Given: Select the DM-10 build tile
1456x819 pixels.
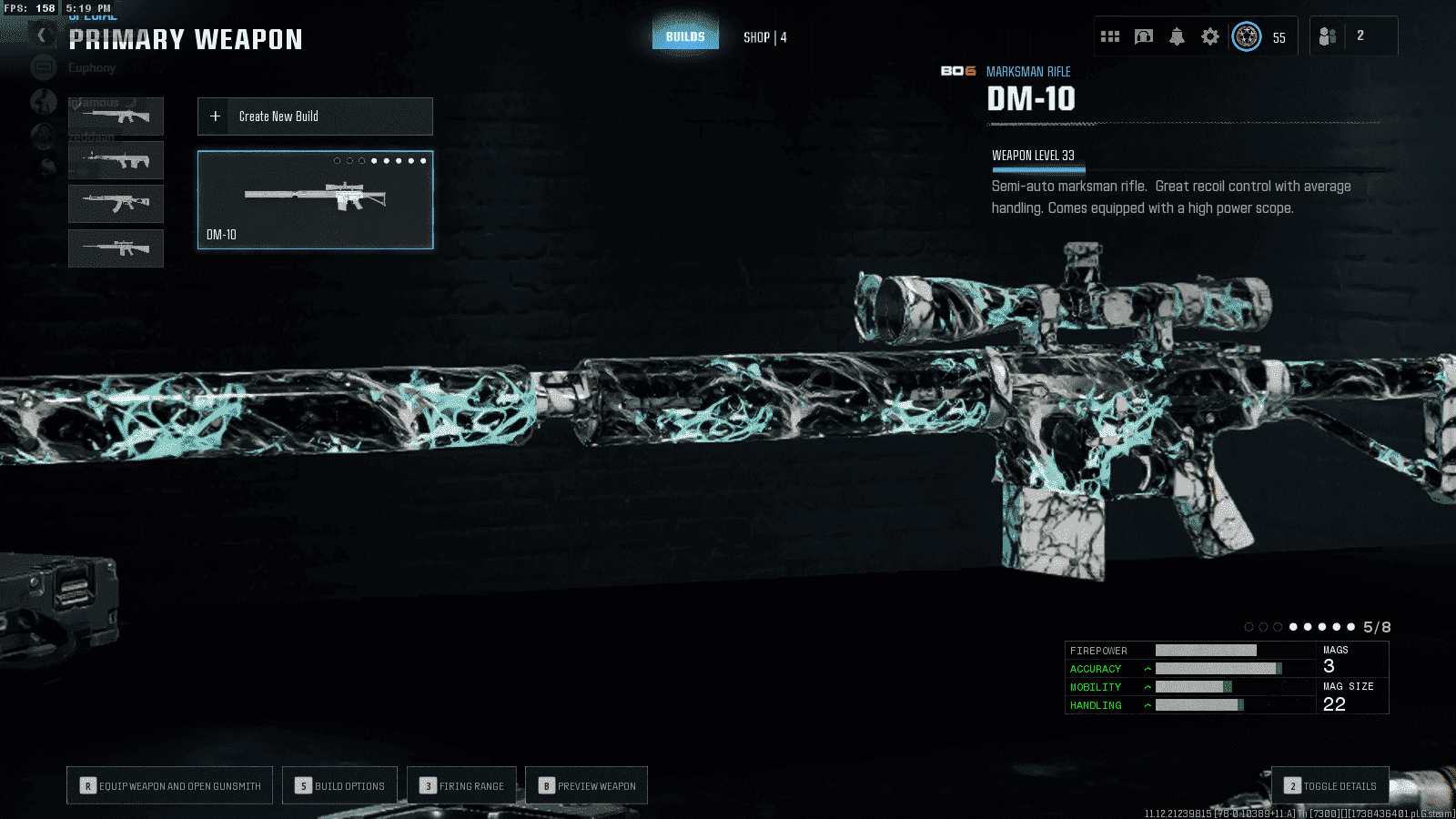Looking at the screenshot, I should [315, 200].
